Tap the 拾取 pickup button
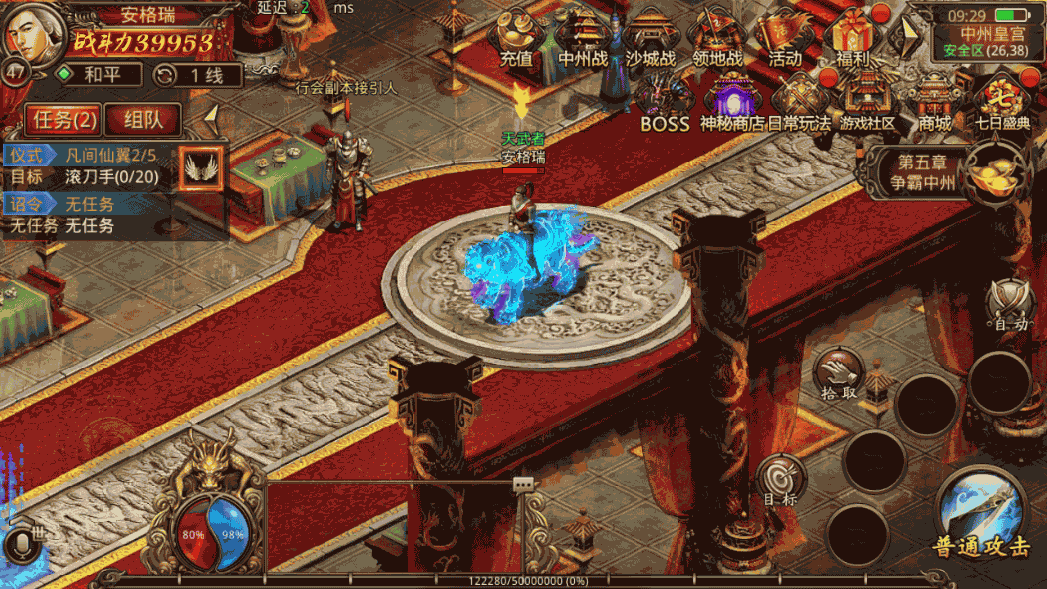This screenshot has height=589, width=1047. pos(838,373)
